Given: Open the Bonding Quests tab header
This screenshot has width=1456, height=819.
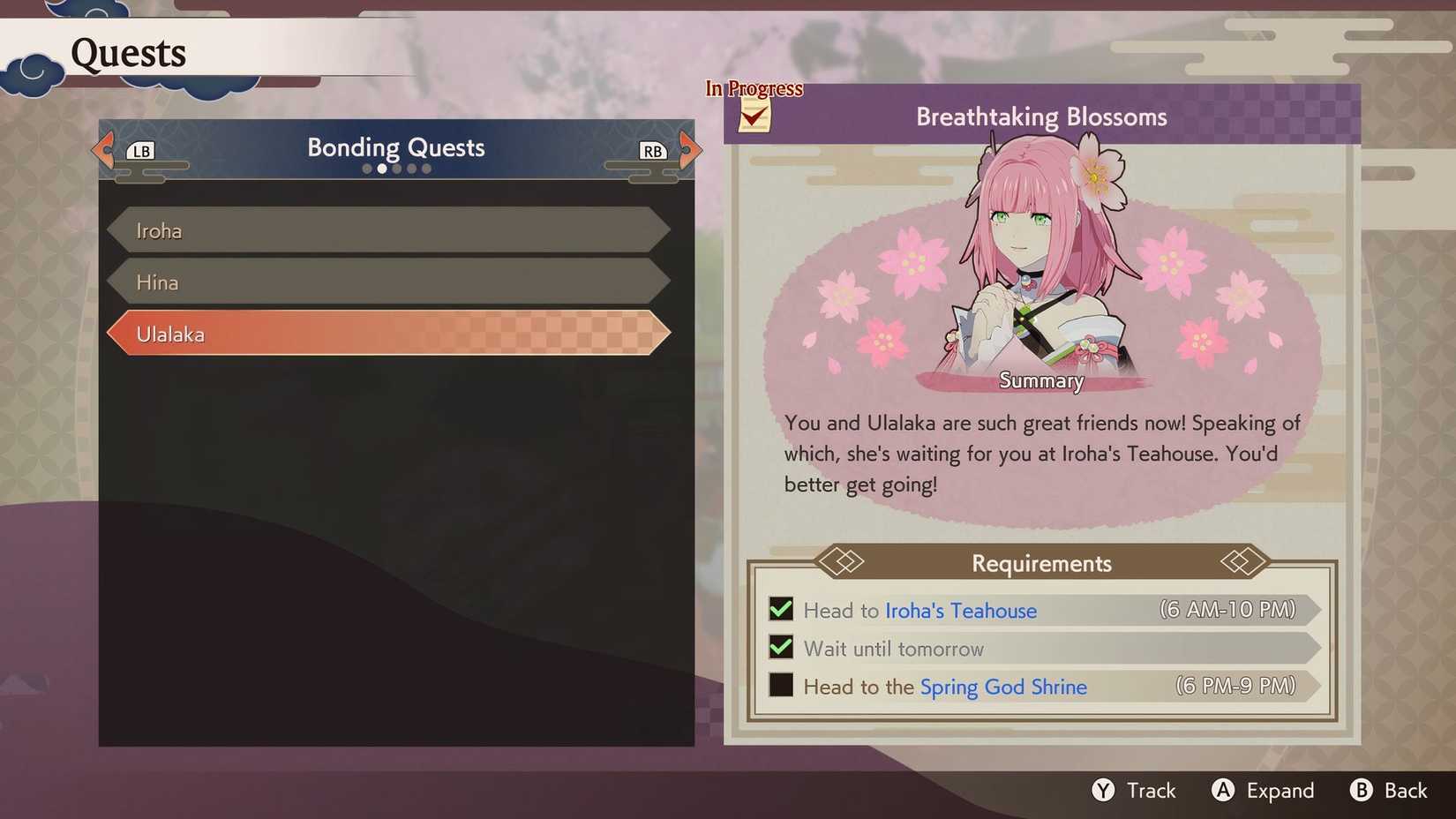Looking at the screenshot, I should pos(394,147).
